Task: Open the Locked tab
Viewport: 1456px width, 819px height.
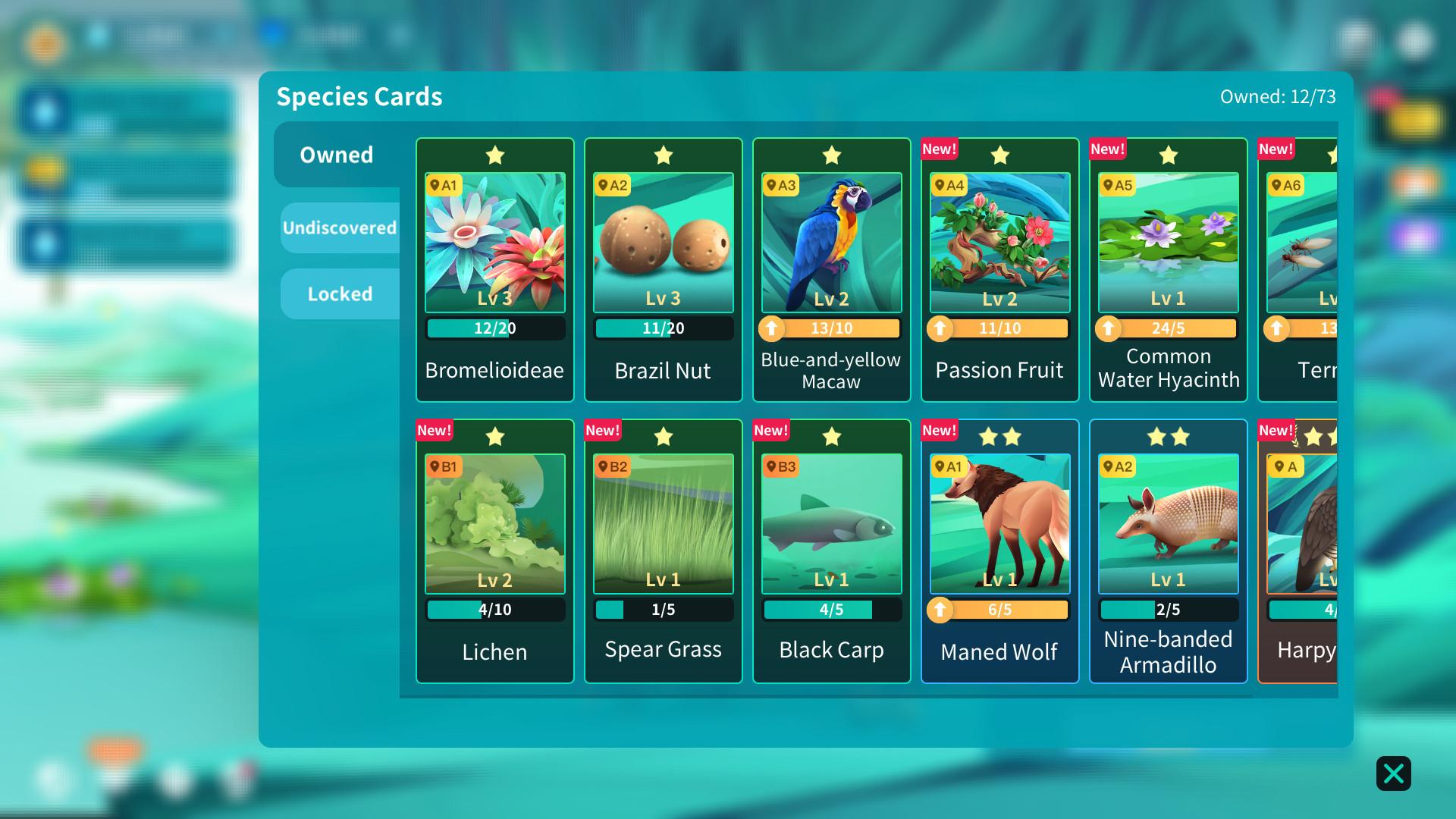Action: [x=340, y=293]
